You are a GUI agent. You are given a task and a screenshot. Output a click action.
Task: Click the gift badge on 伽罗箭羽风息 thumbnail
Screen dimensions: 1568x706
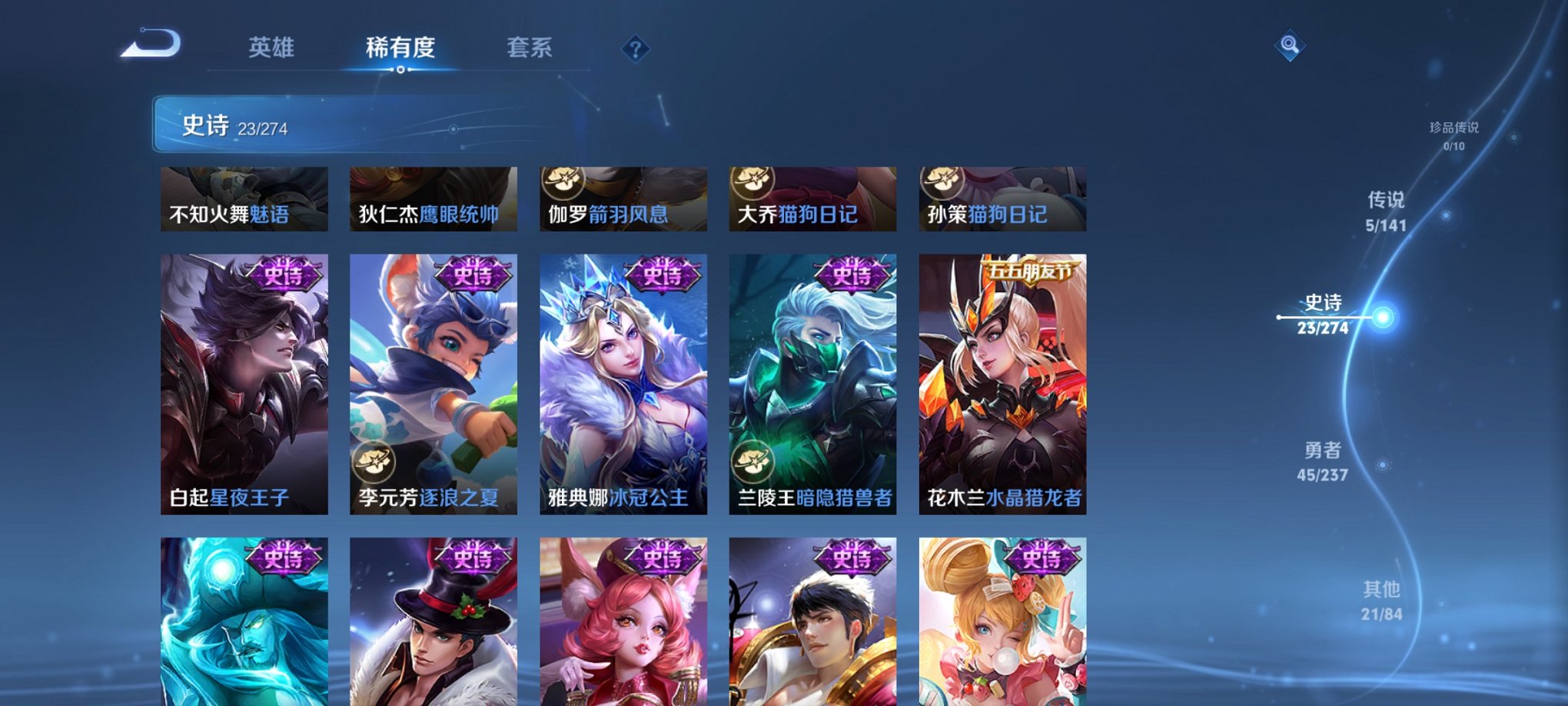562,181
